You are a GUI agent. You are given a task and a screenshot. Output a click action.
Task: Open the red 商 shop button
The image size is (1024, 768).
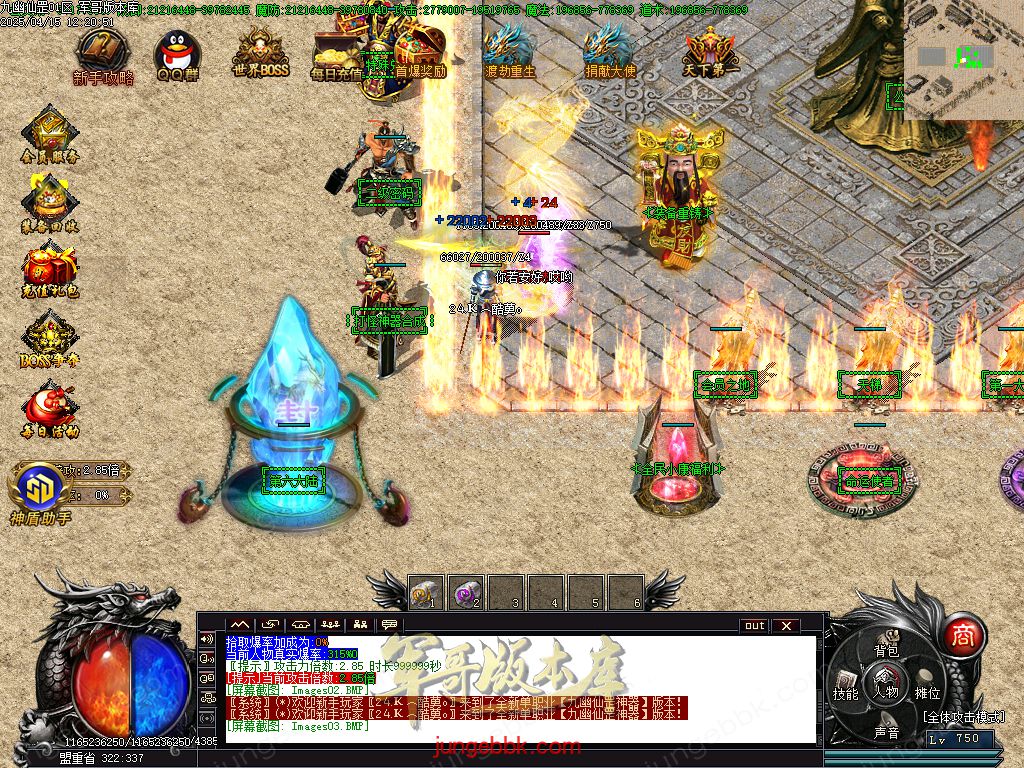962,635
